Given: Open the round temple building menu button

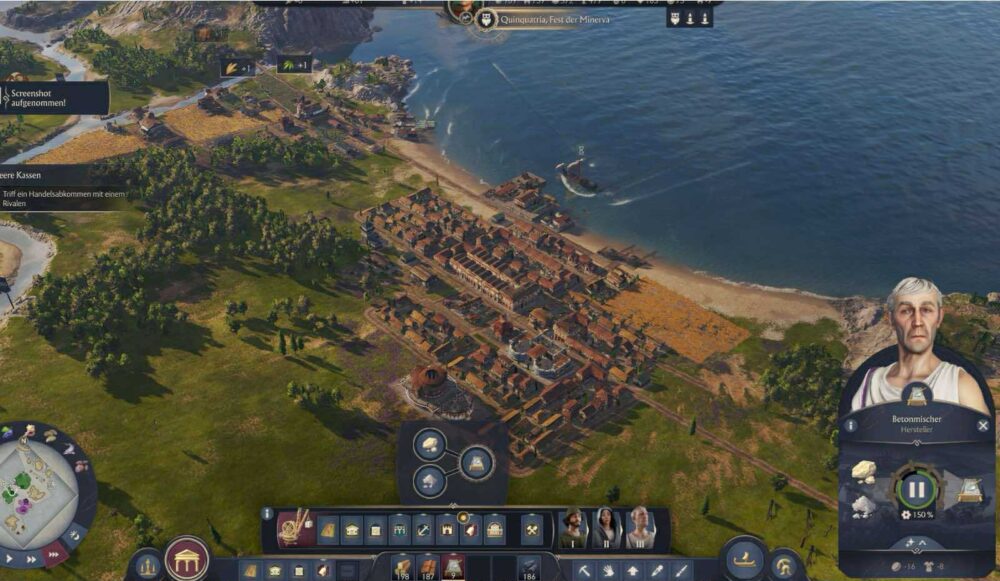Looking at the screenshot, I should (x=187, y=559).
